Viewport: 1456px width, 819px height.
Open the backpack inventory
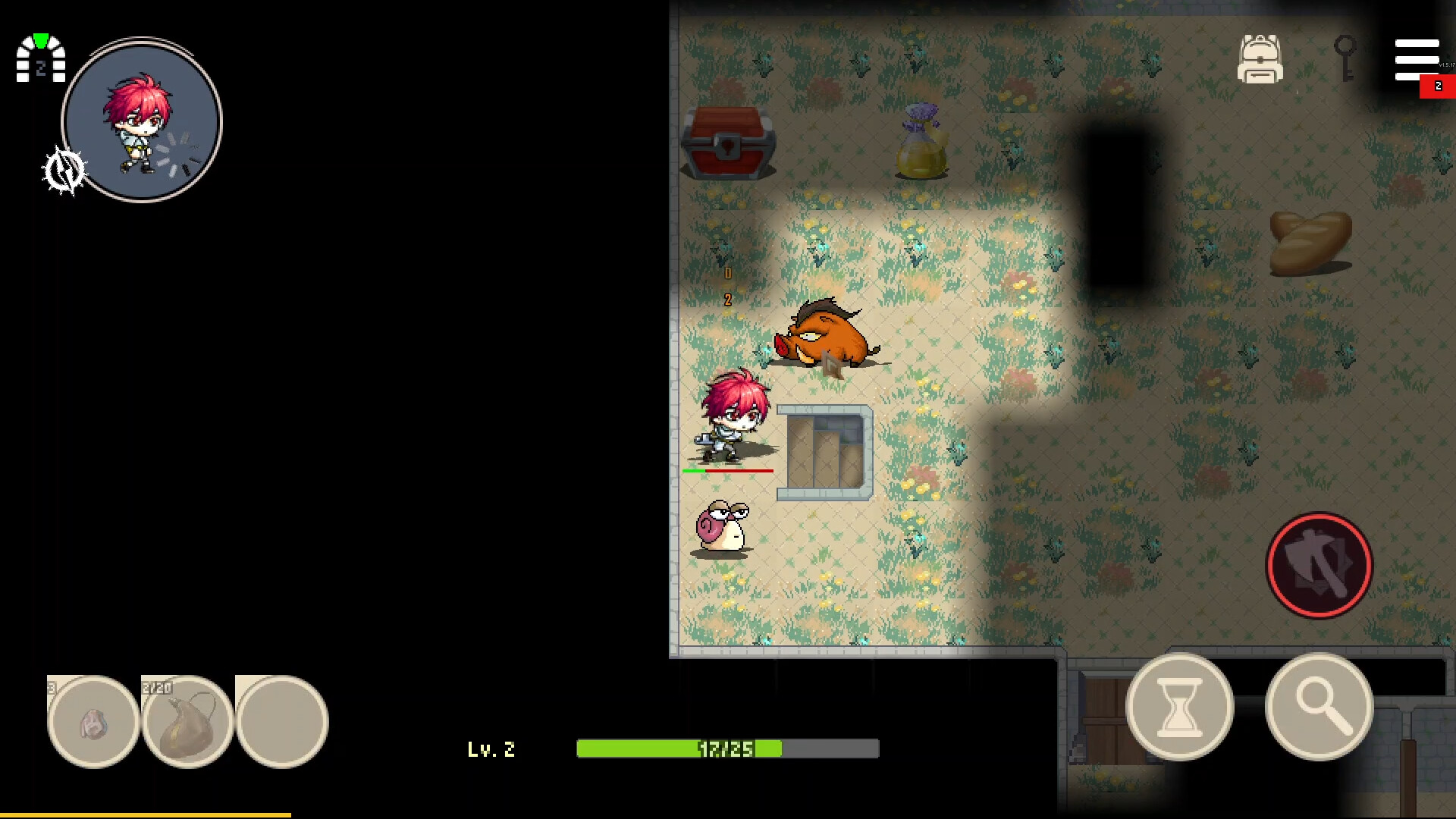click(x=1260, y=59)
